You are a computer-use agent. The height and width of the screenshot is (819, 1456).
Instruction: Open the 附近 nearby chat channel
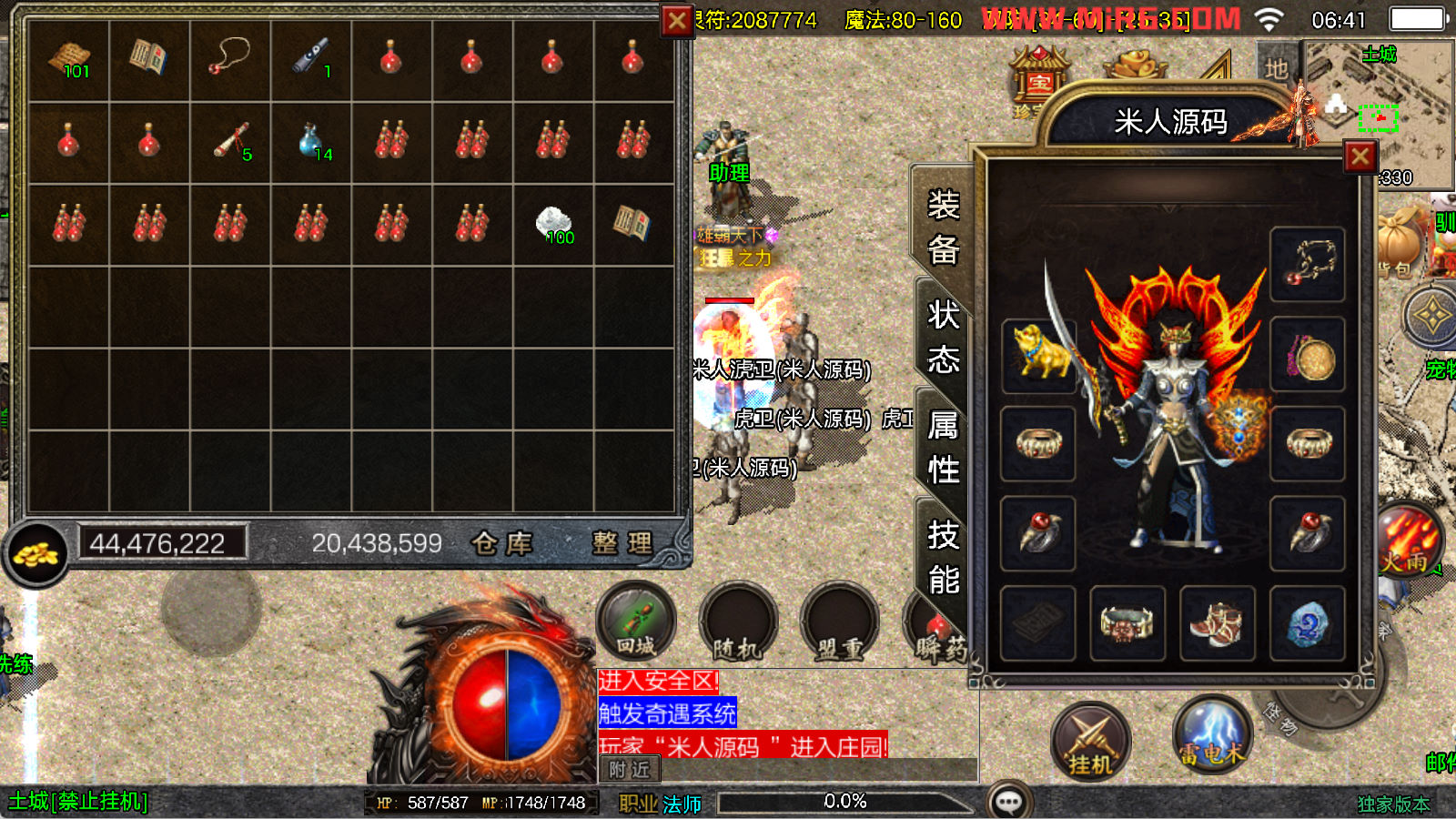[x=630, y=770]
